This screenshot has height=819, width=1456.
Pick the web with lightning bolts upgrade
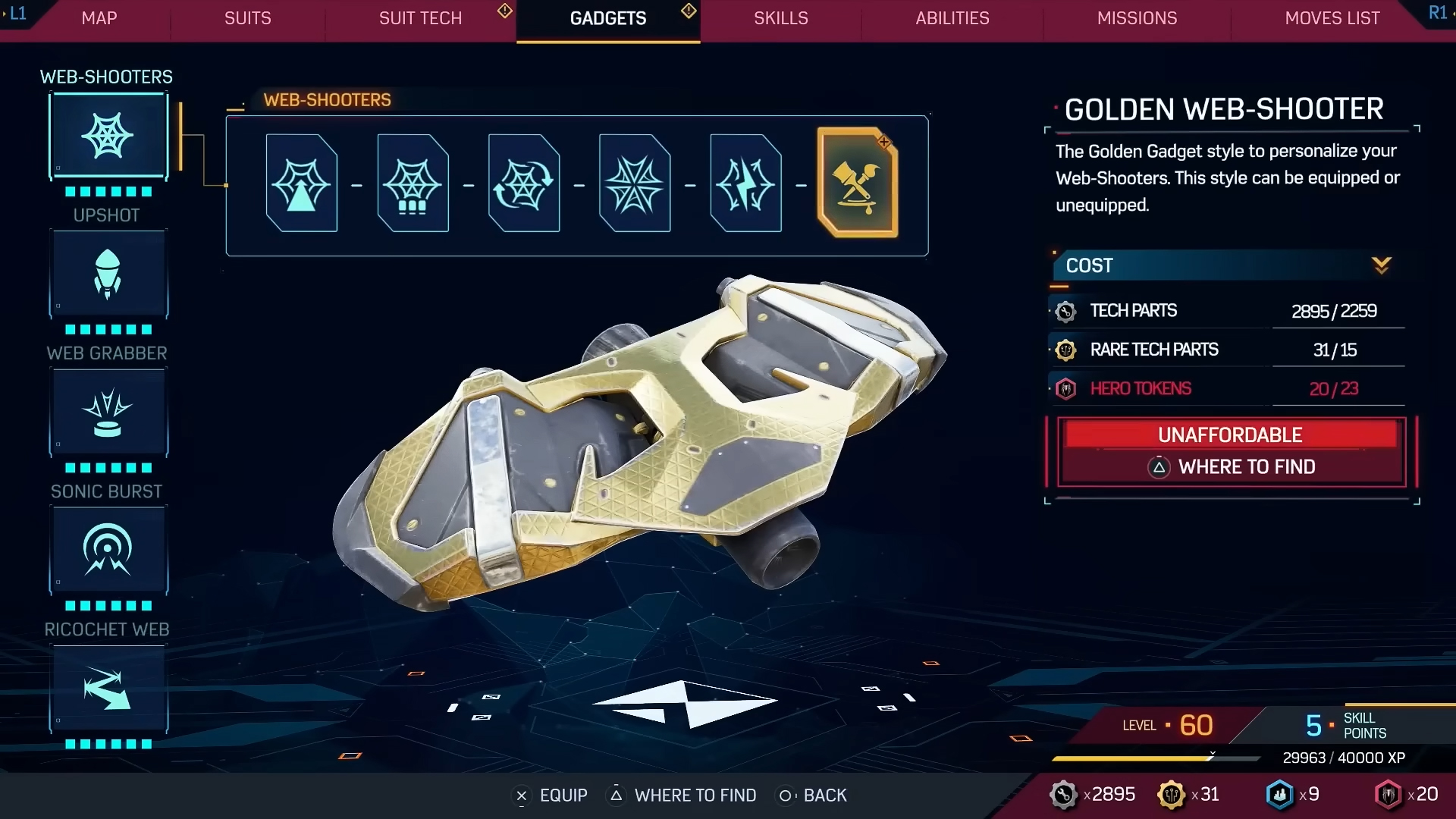click(x=745, y=184)
